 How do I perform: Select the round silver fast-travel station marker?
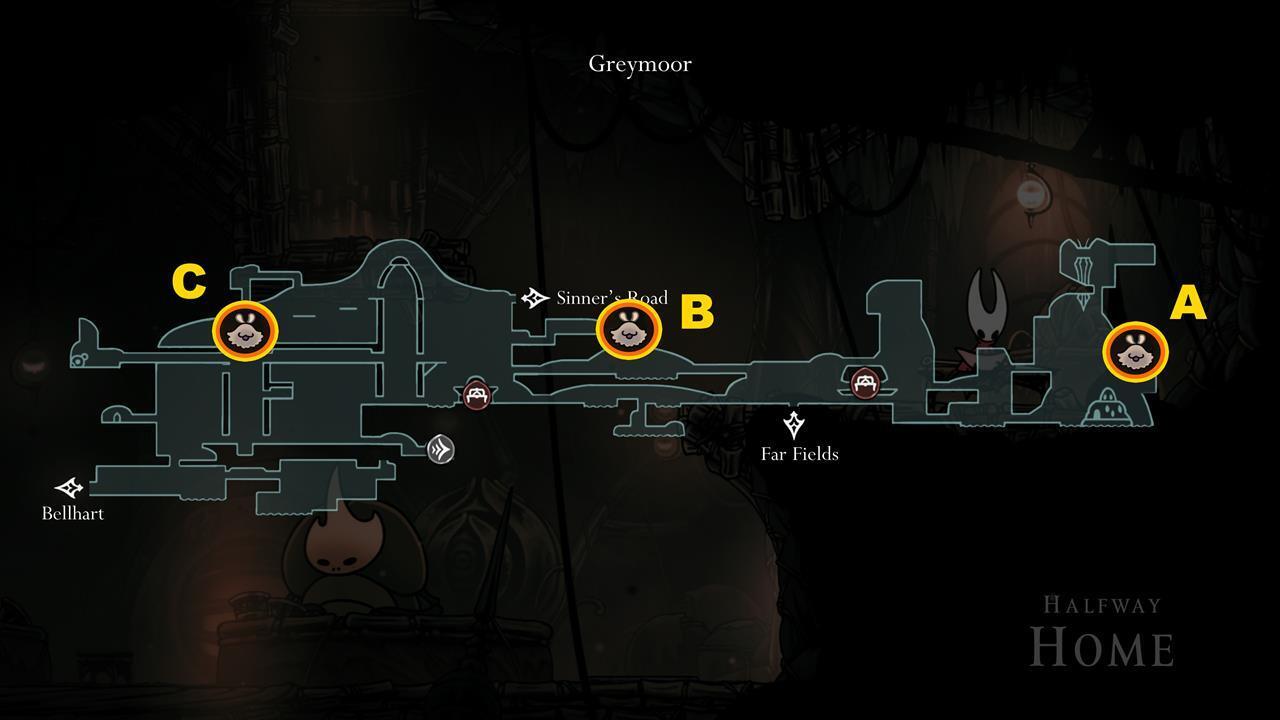click(441, 449)
